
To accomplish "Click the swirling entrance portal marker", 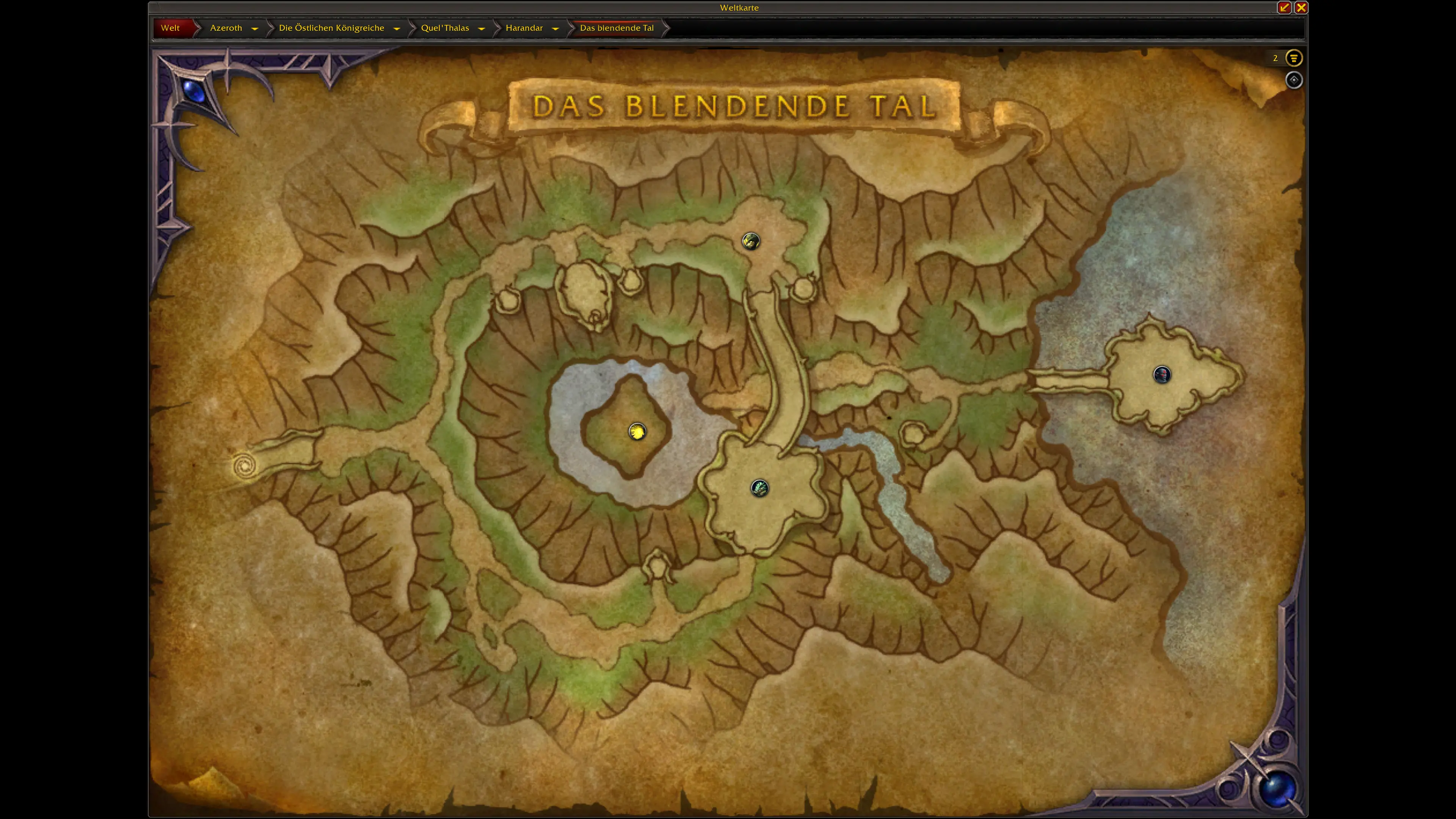I will click(x=245, y=466).
